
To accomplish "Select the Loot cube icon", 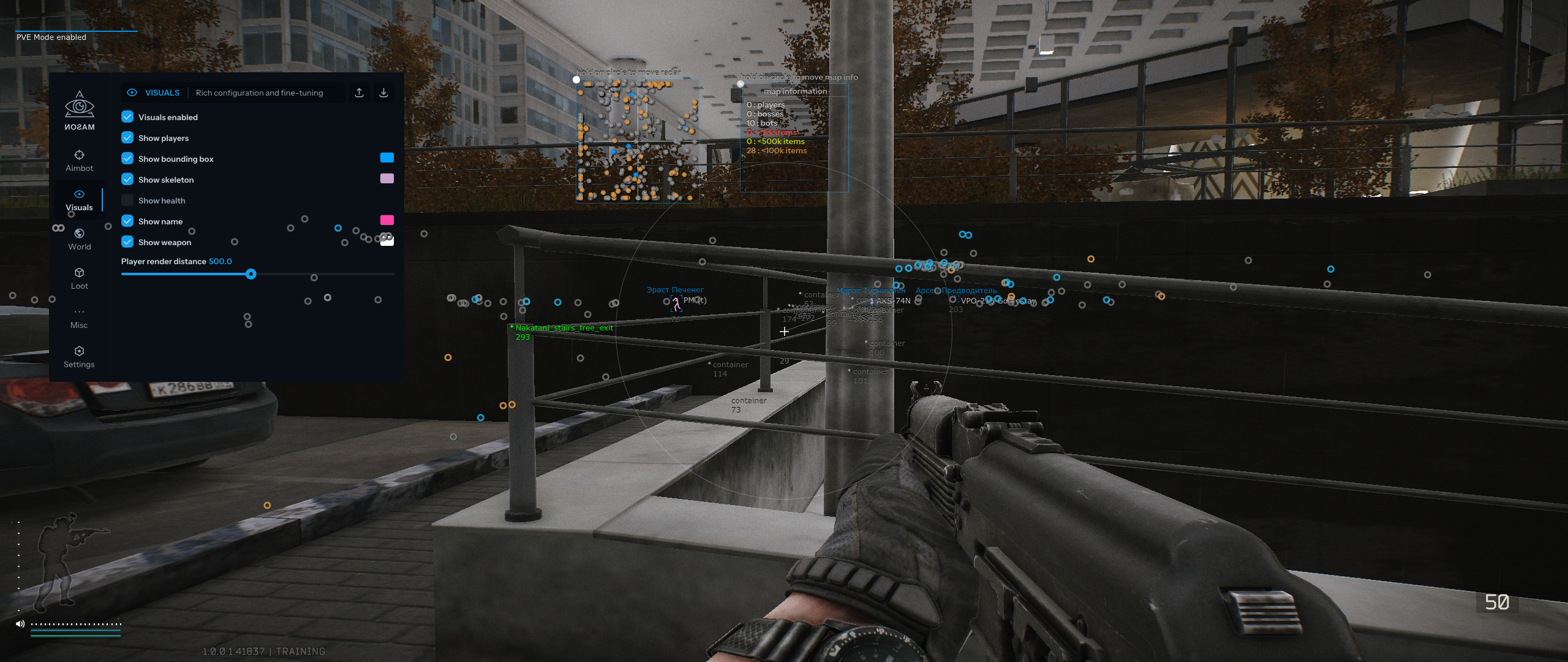I will [79, 273].
